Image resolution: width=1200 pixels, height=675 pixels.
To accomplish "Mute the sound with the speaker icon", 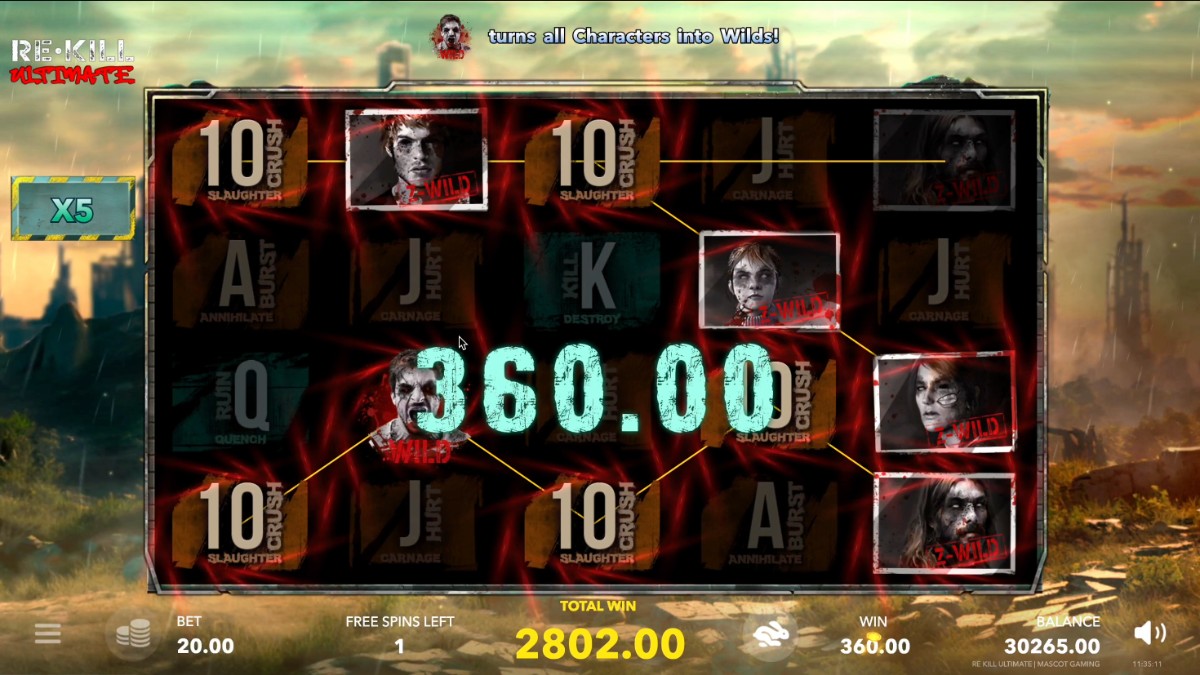I will coord(1150,632).
